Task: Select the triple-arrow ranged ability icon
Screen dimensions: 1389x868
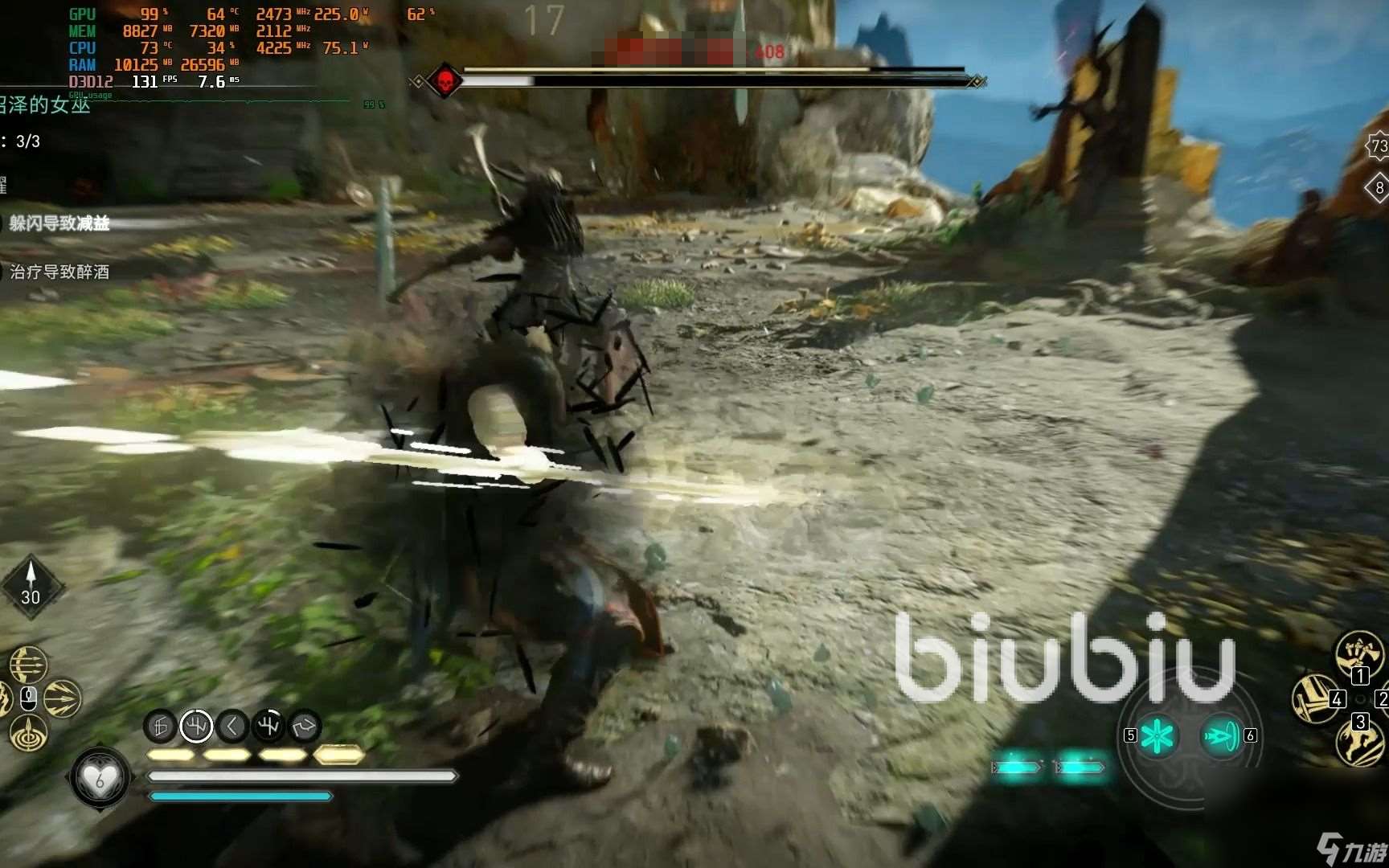Action: [28, 665]
